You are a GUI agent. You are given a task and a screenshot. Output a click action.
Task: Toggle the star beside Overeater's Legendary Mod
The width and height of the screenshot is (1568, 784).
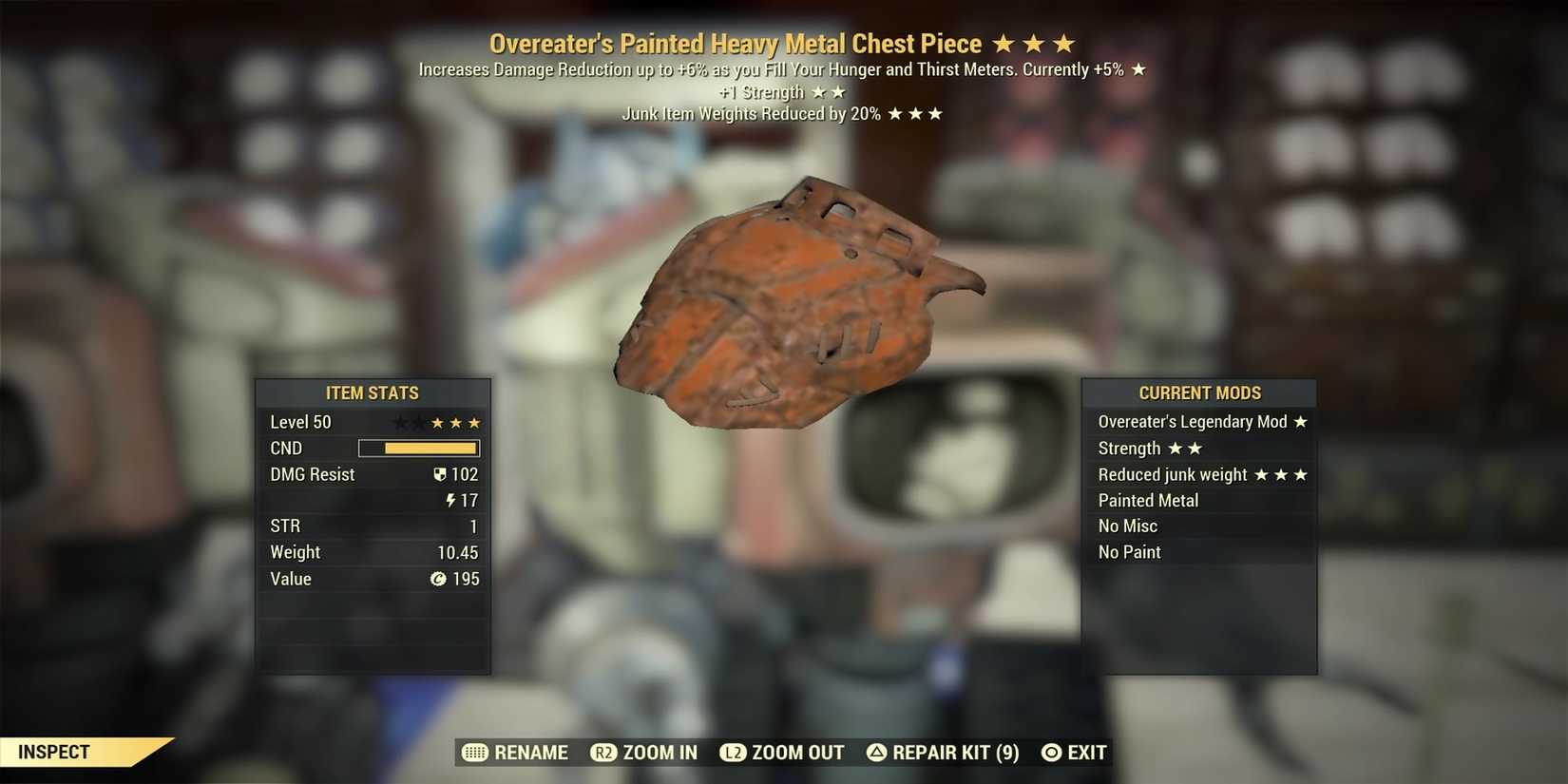(1302, 421)
